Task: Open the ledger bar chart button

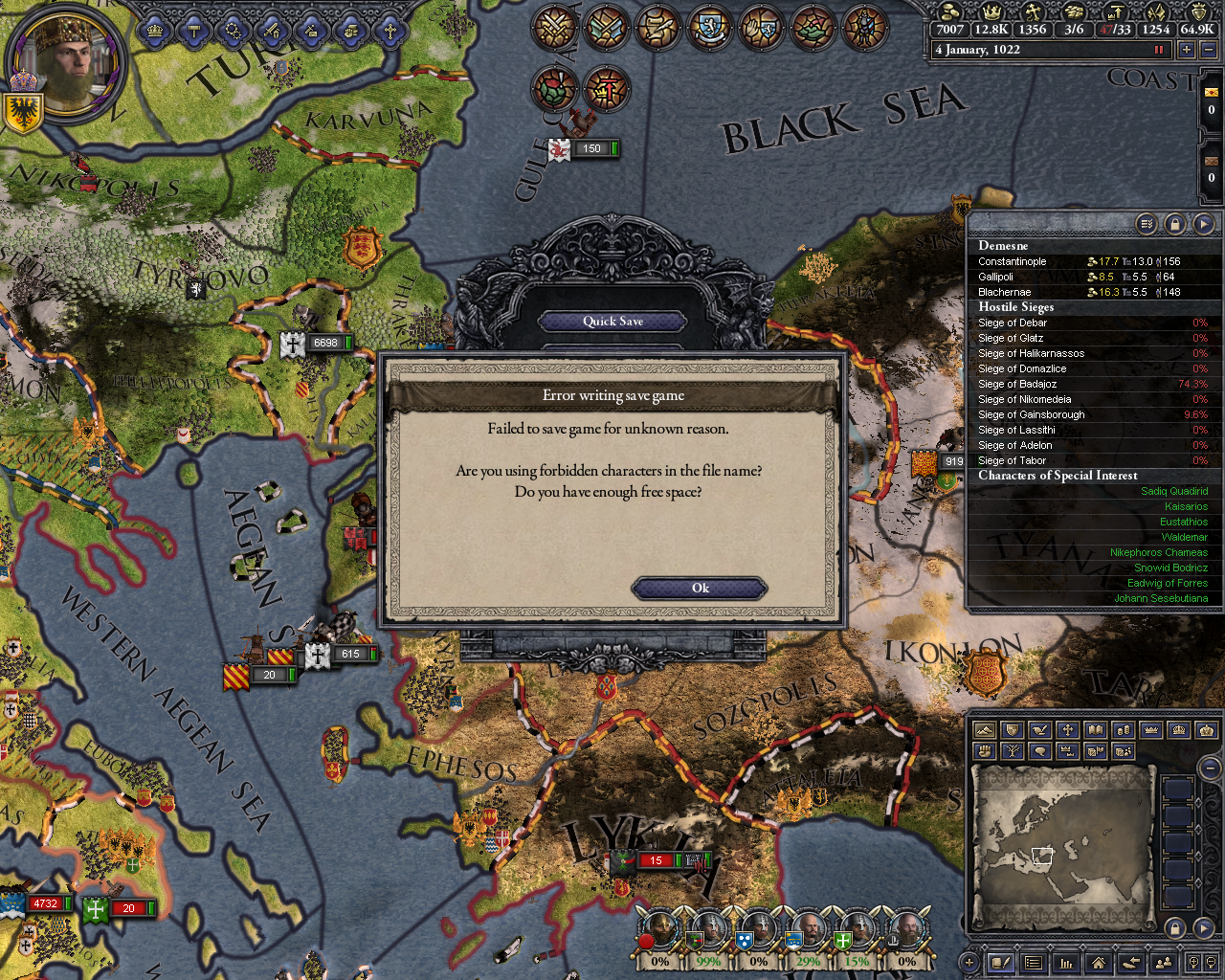Action: [x=1065, y=963]
